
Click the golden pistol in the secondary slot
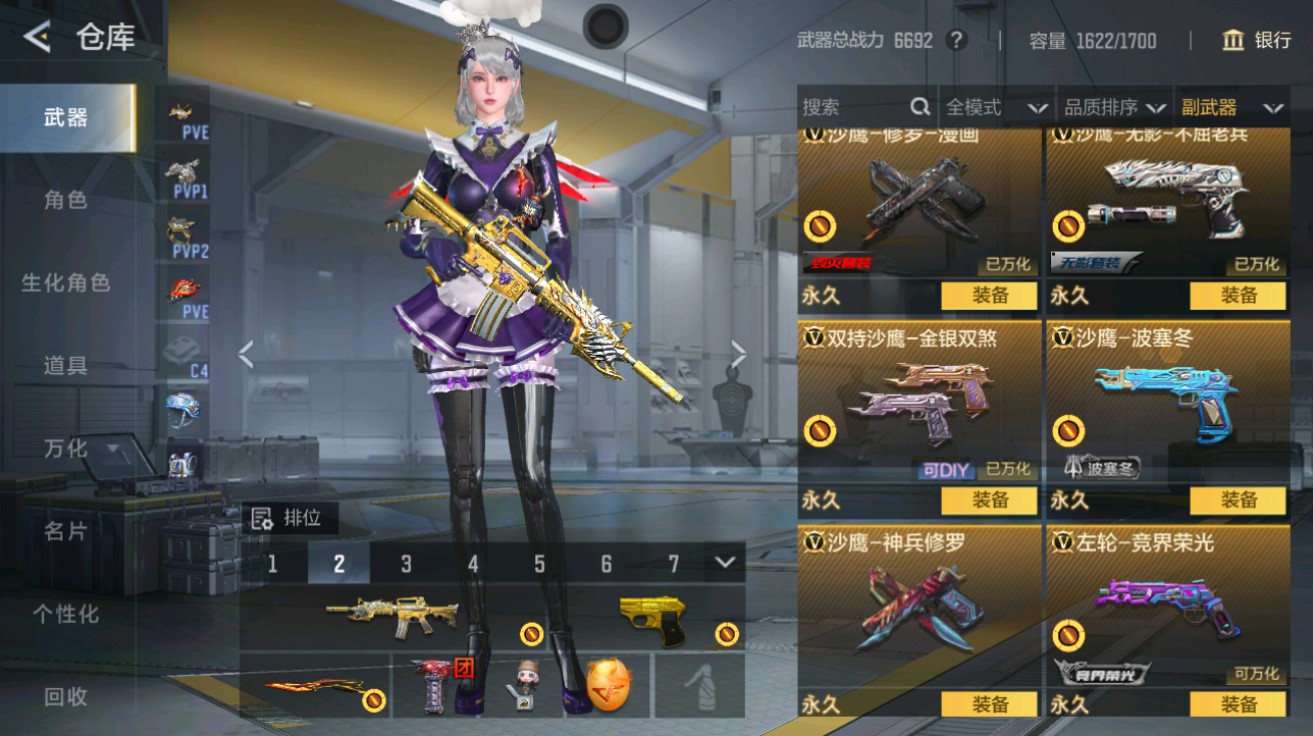[x=655, y=622]
